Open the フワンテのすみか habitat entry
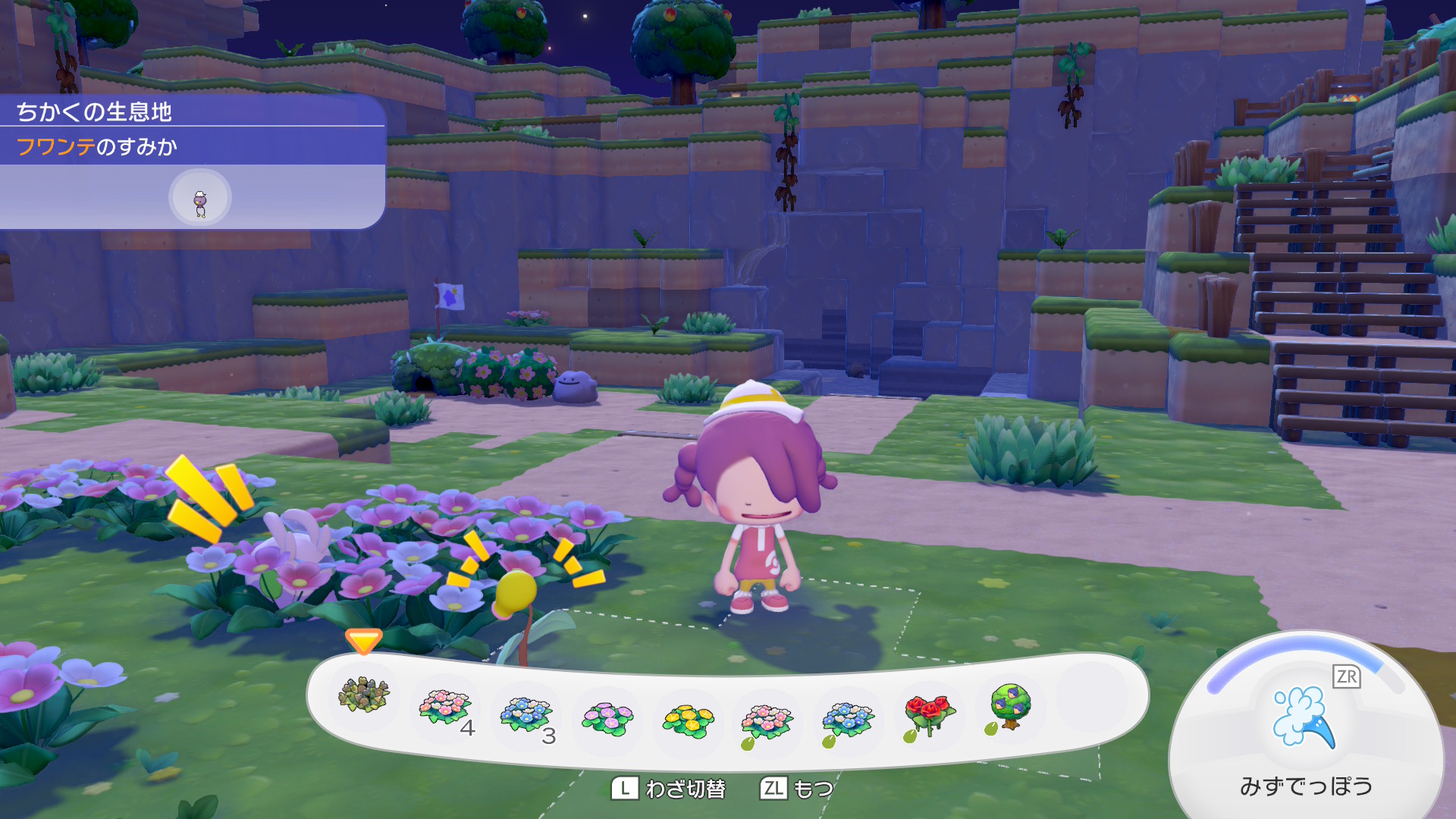This screenshot has width=1456, height=819. 97,146
